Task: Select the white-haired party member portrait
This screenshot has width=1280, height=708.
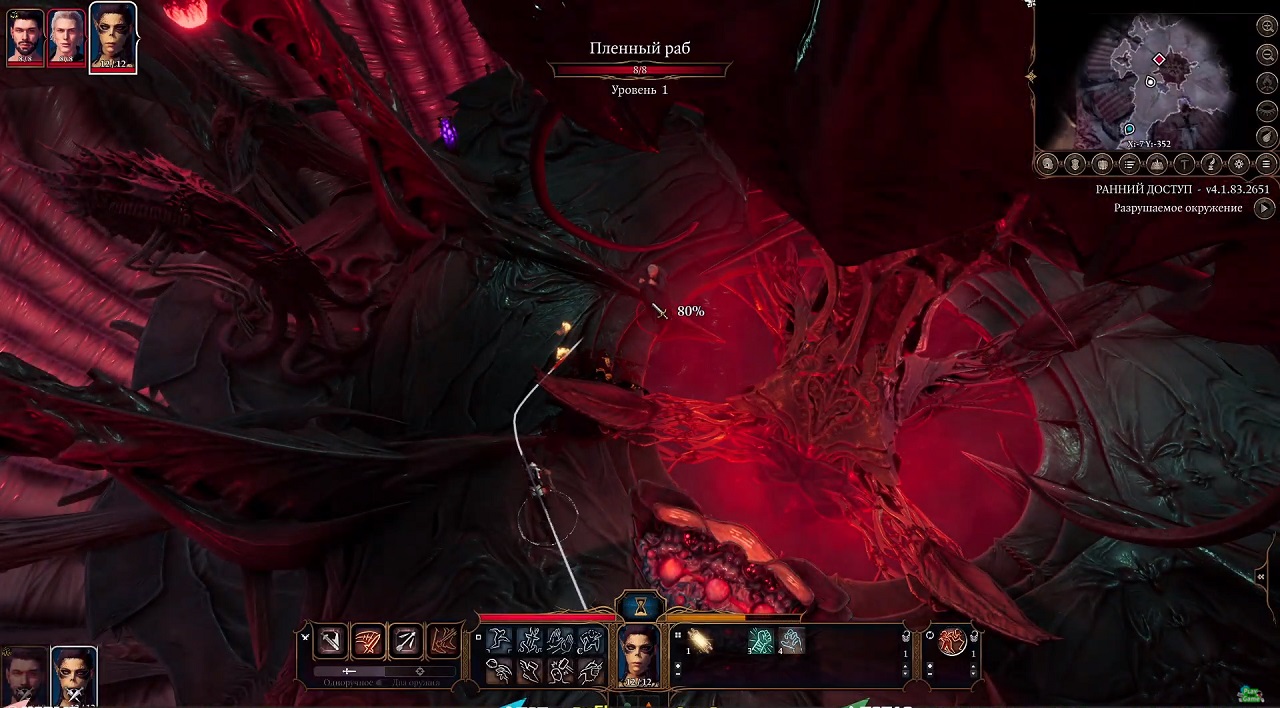Action: [67, 38]
